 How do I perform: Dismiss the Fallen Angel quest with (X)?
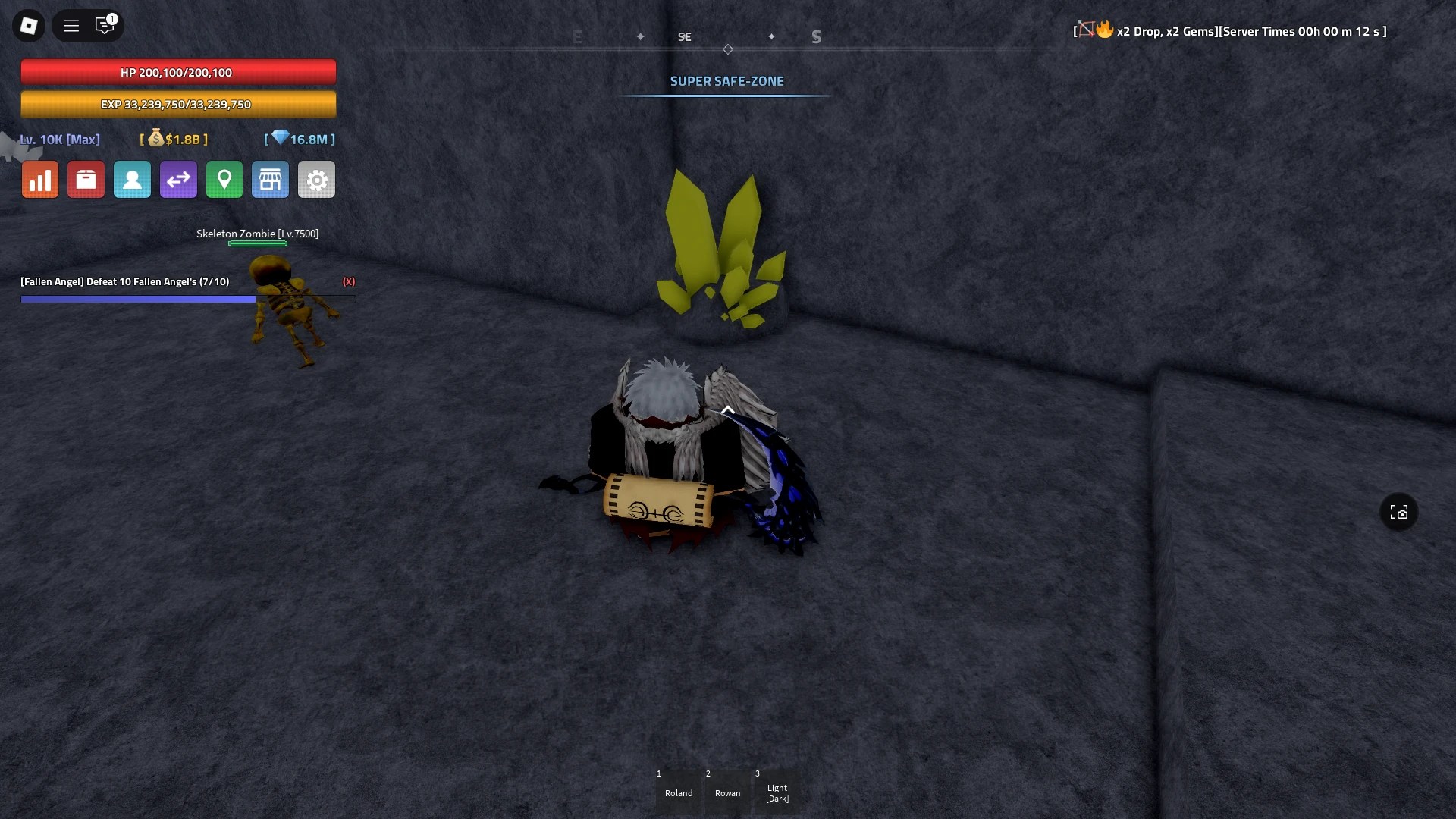(x=350, y=281)
